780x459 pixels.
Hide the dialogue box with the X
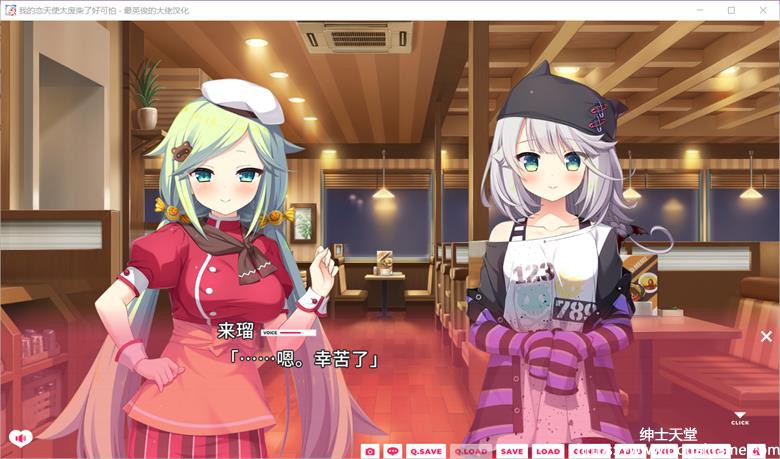766,337
